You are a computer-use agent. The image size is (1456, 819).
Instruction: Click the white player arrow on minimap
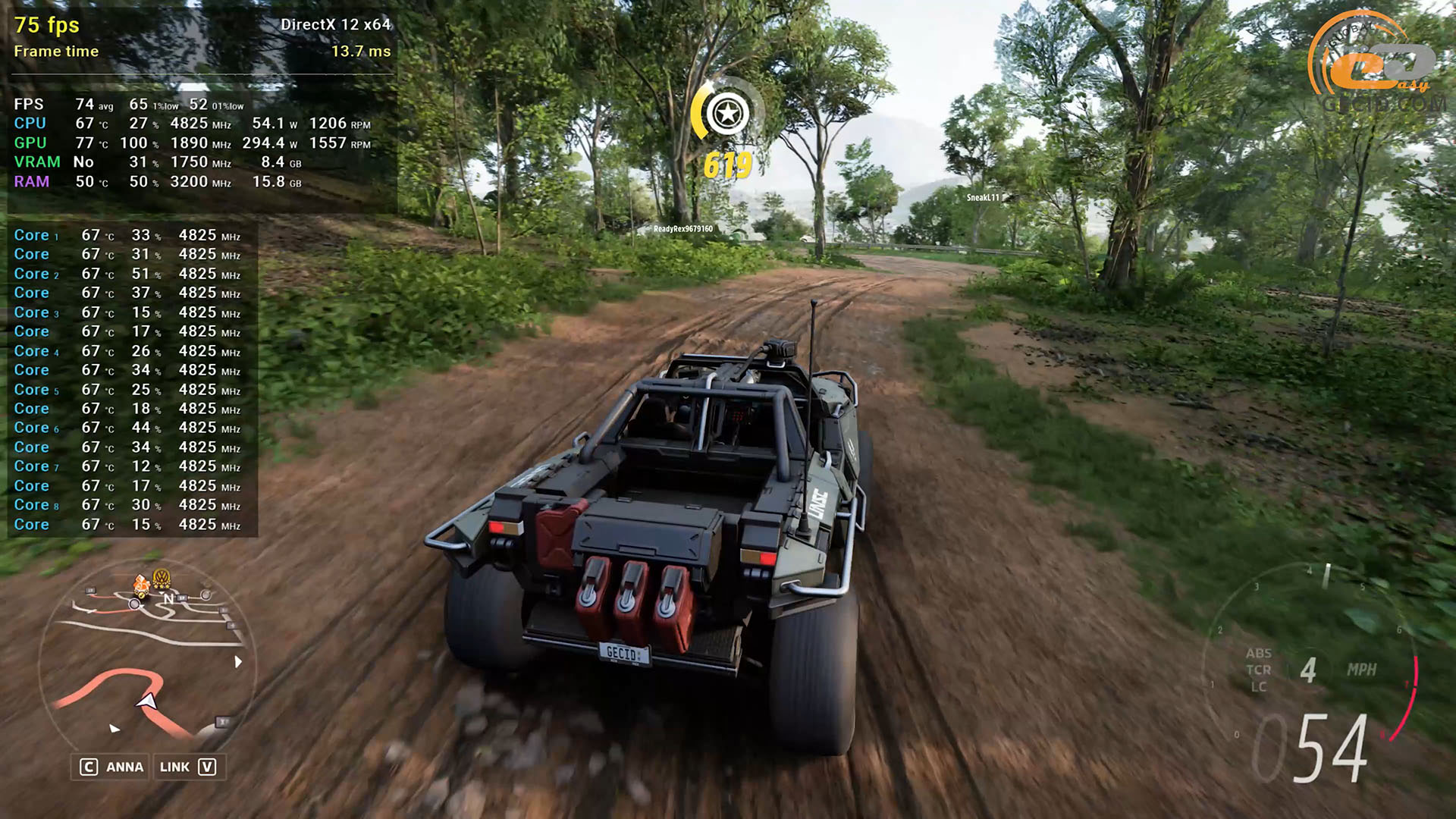(x=148, y=701)
